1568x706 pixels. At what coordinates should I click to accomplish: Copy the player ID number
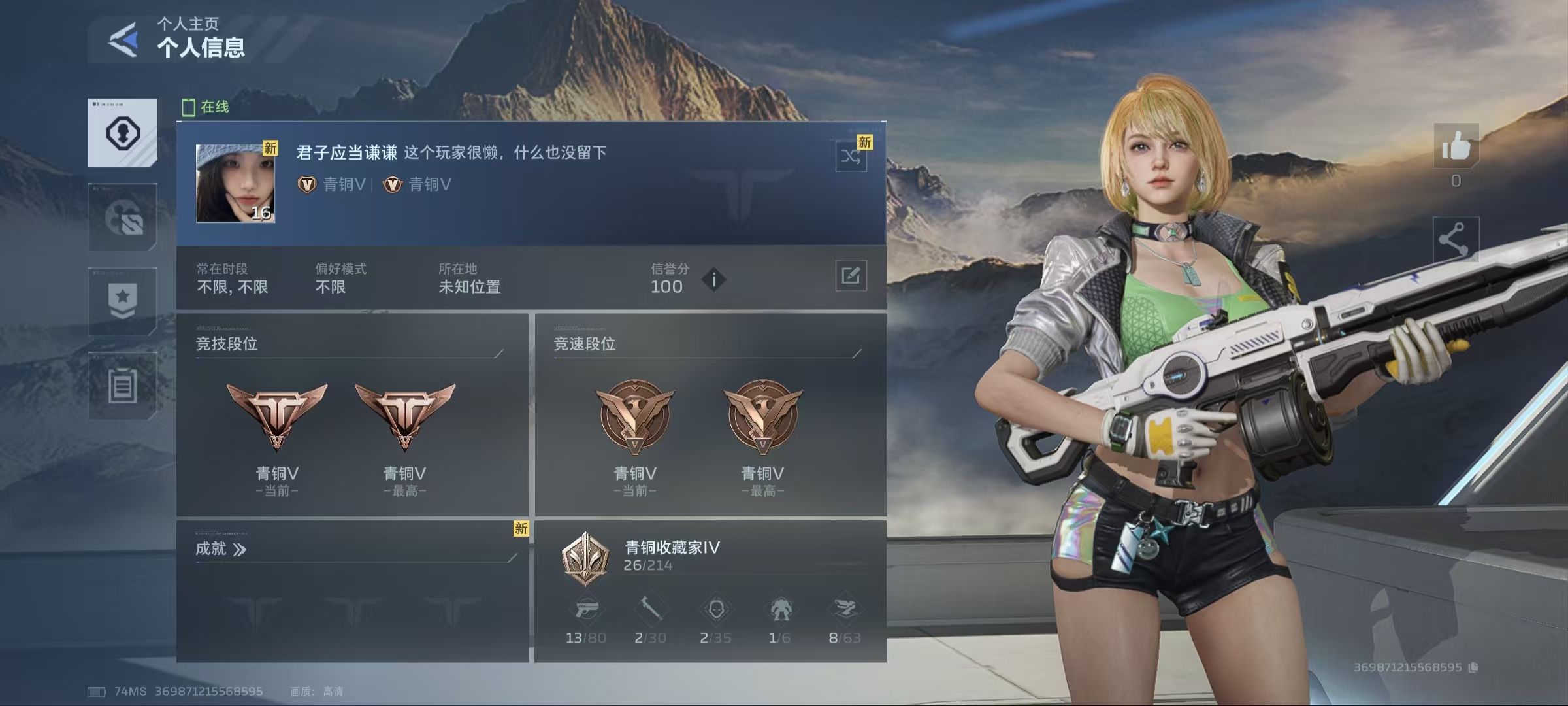1473,667
